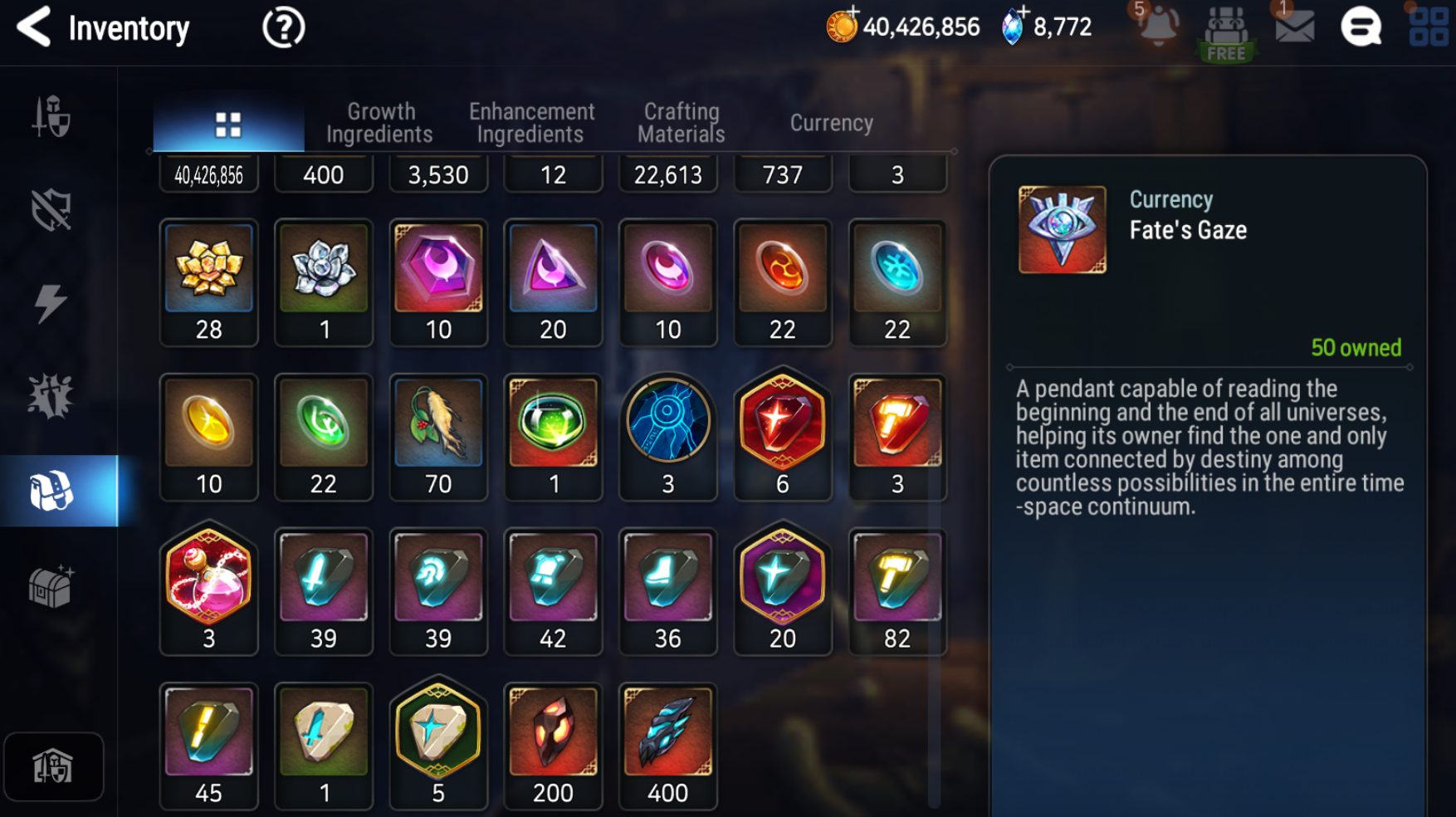Open the Enhancement Ingredients tab

531,123
